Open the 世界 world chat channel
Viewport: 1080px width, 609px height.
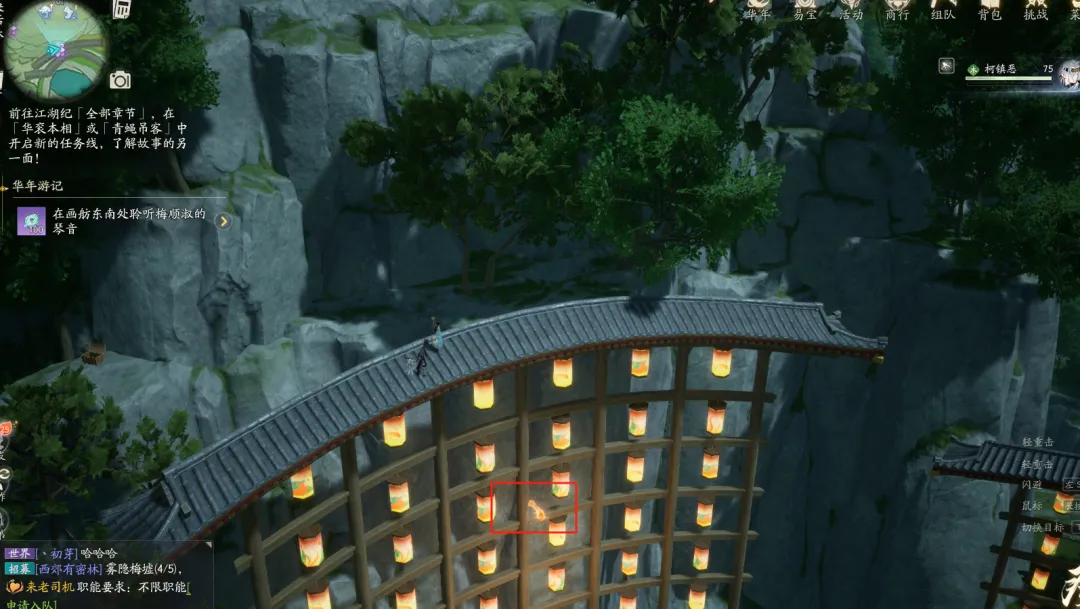coord(19,553)
